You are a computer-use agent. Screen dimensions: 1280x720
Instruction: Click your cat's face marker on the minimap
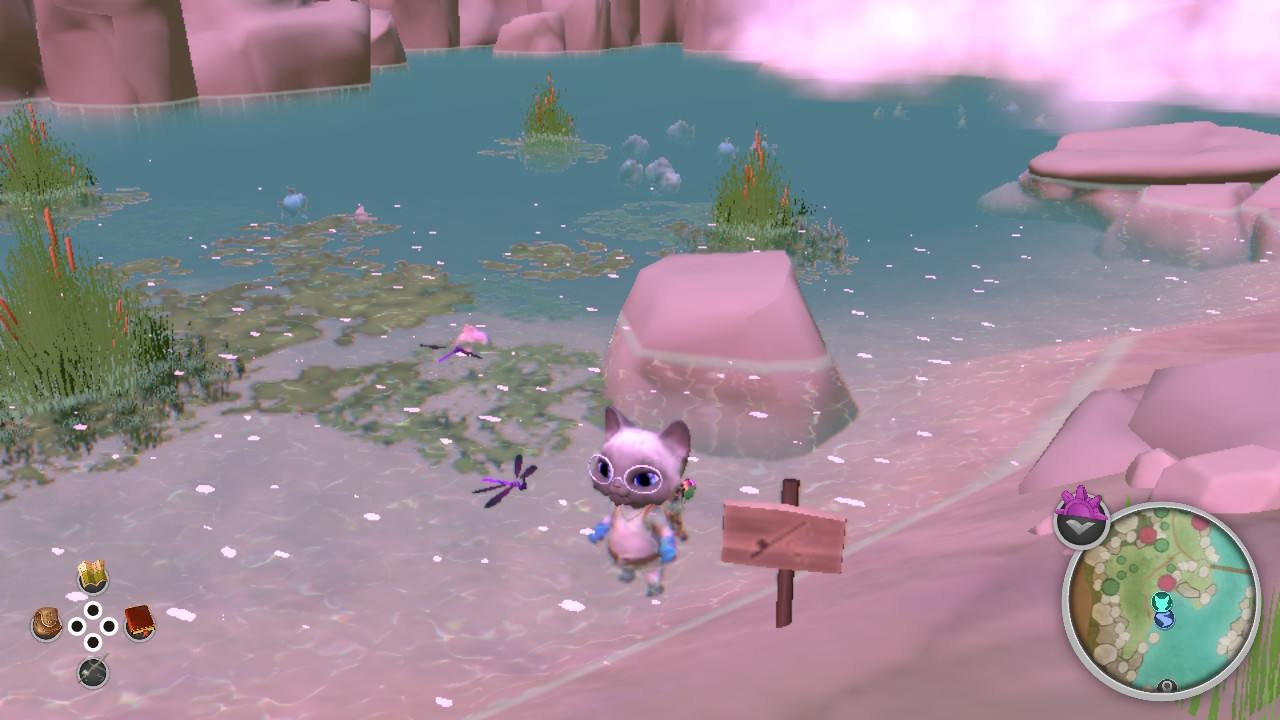coord(1161,602)
